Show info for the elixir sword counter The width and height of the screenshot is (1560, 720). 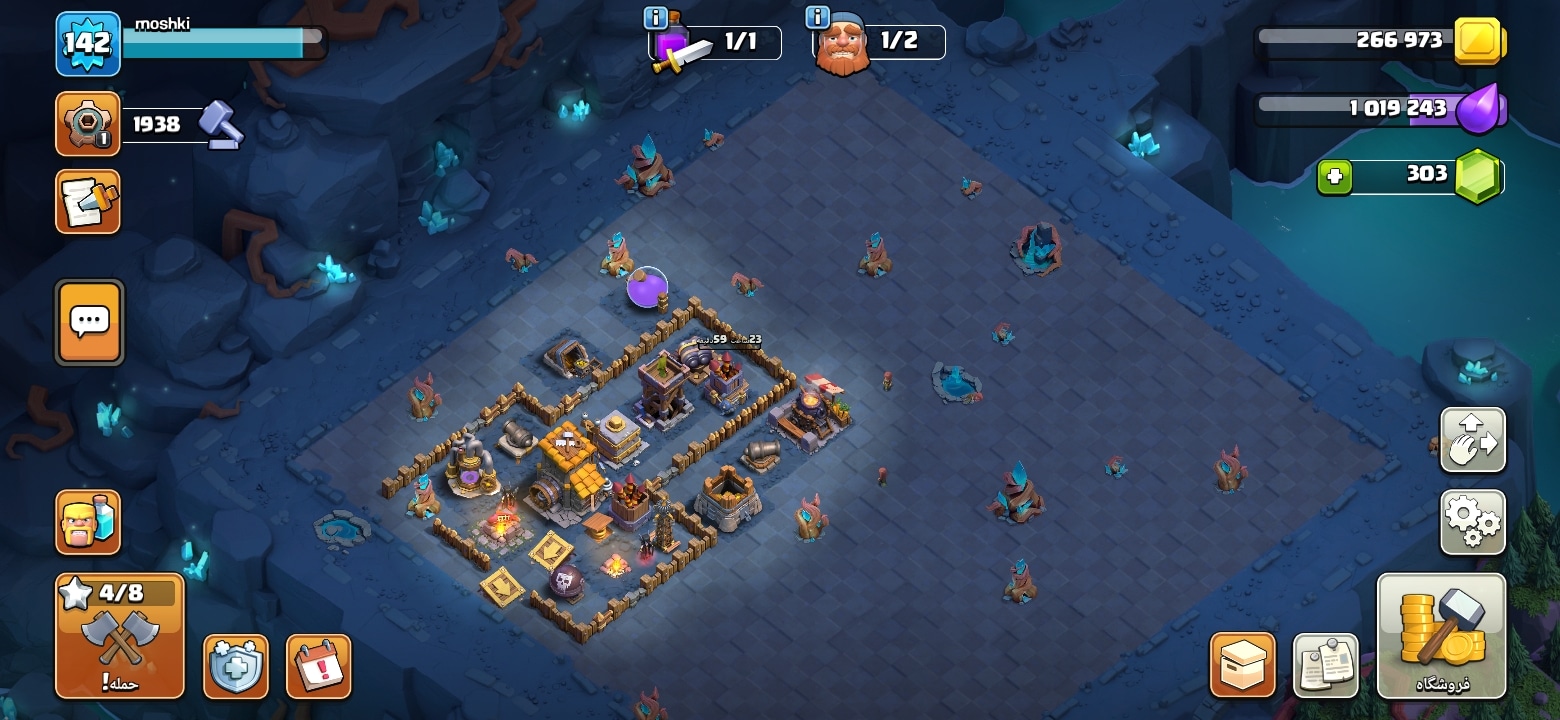656,18
